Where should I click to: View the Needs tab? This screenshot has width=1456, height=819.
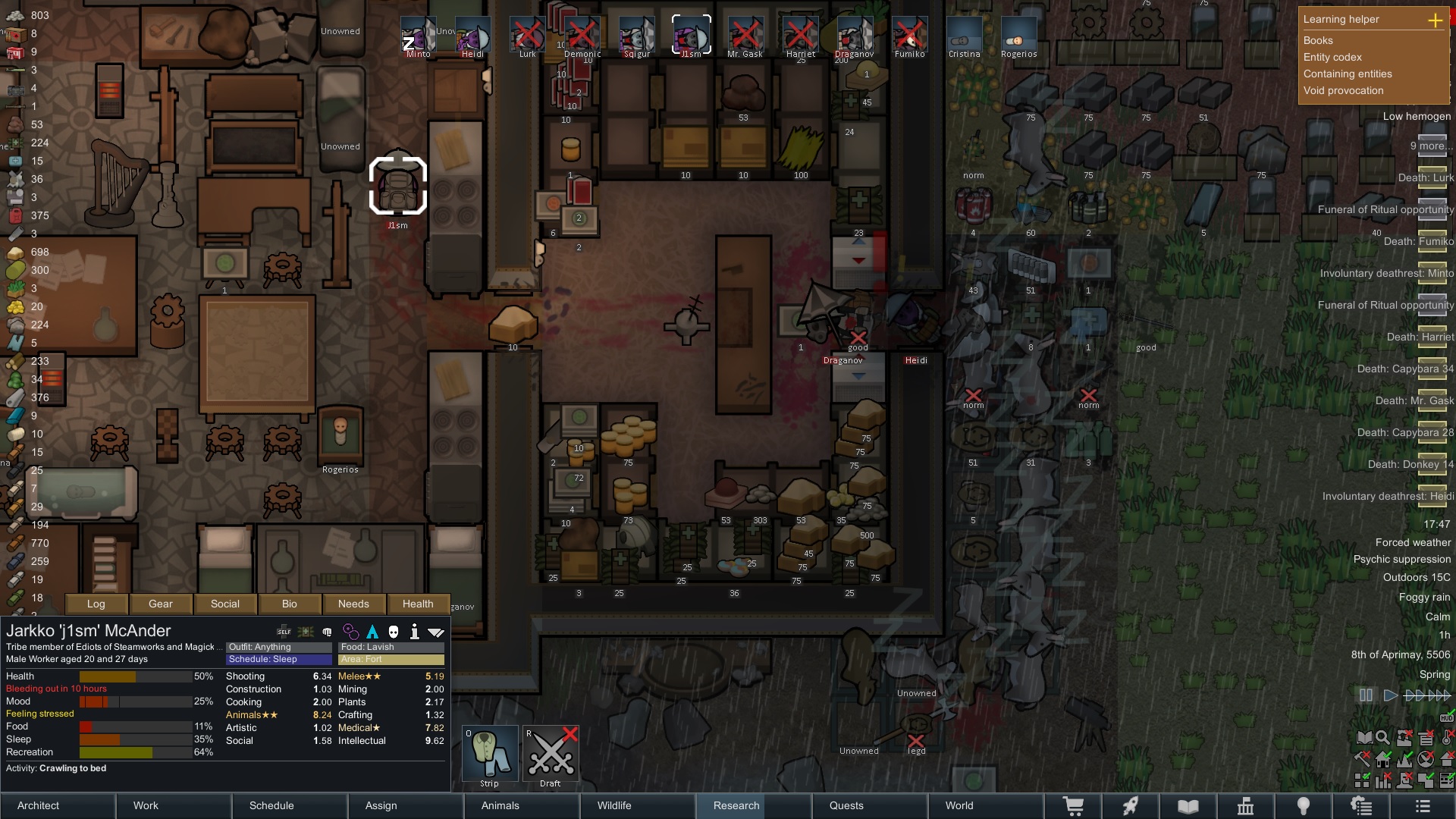pyautogui.click(x=353, y=604)
